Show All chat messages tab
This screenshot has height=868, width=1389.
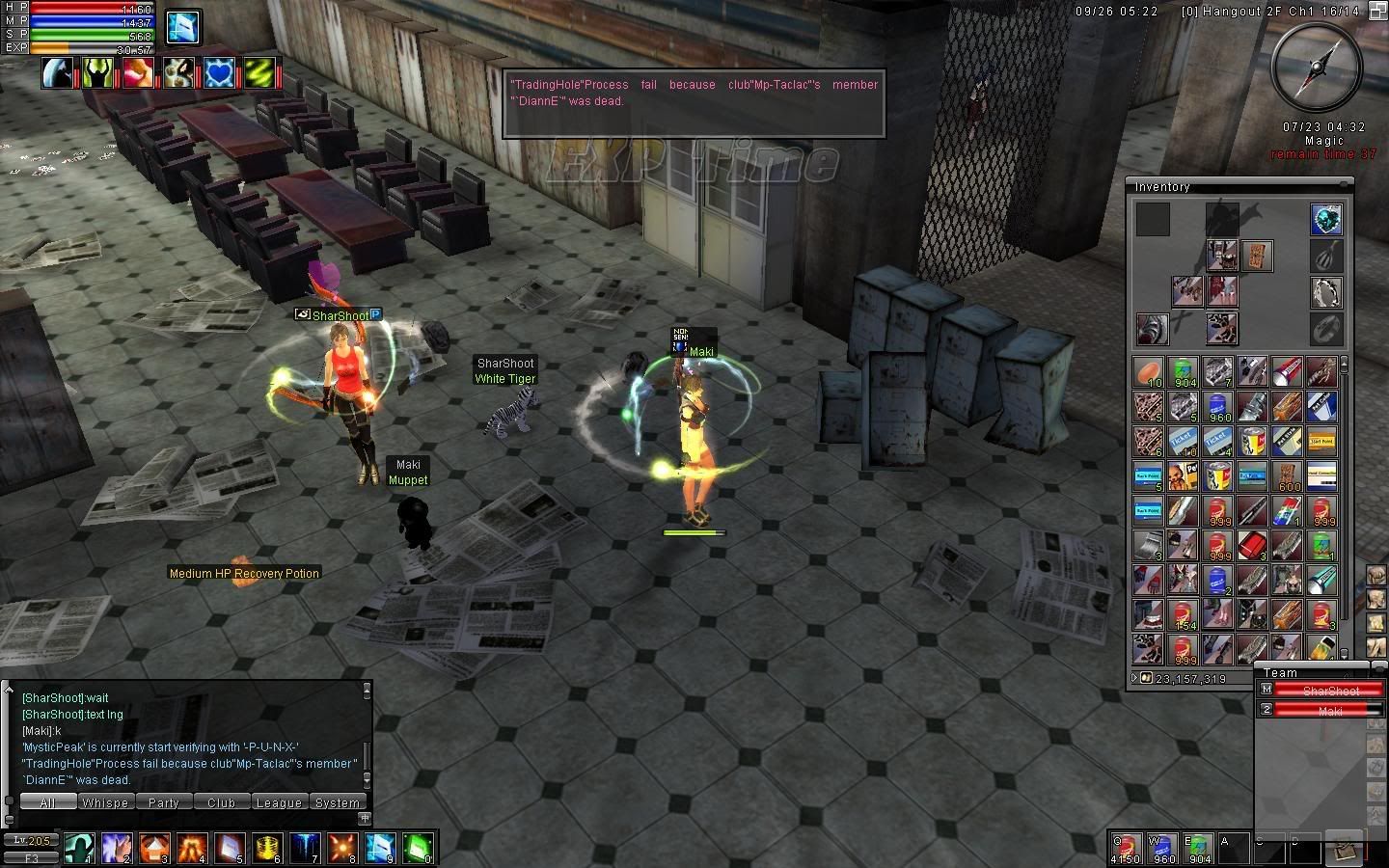pos(47,802)
